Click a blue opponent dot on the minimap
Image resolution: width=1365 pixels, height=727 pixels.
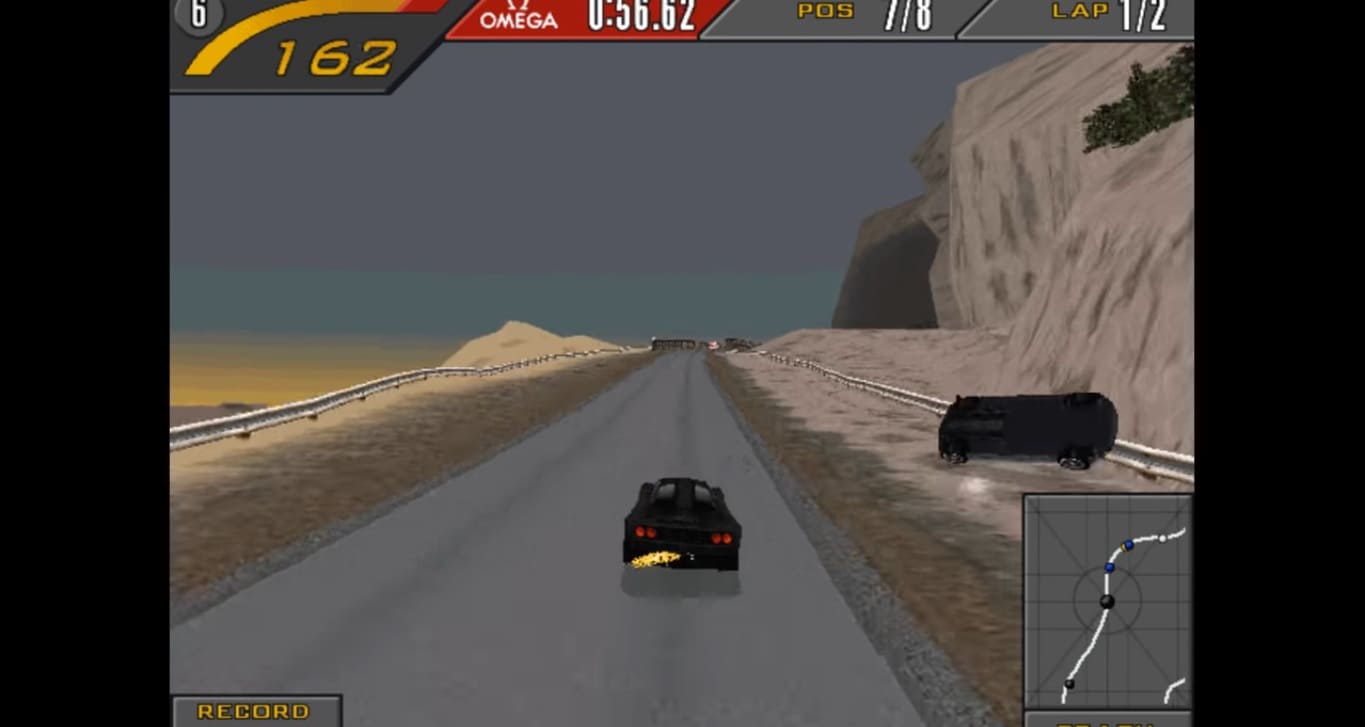point(1109,568)
